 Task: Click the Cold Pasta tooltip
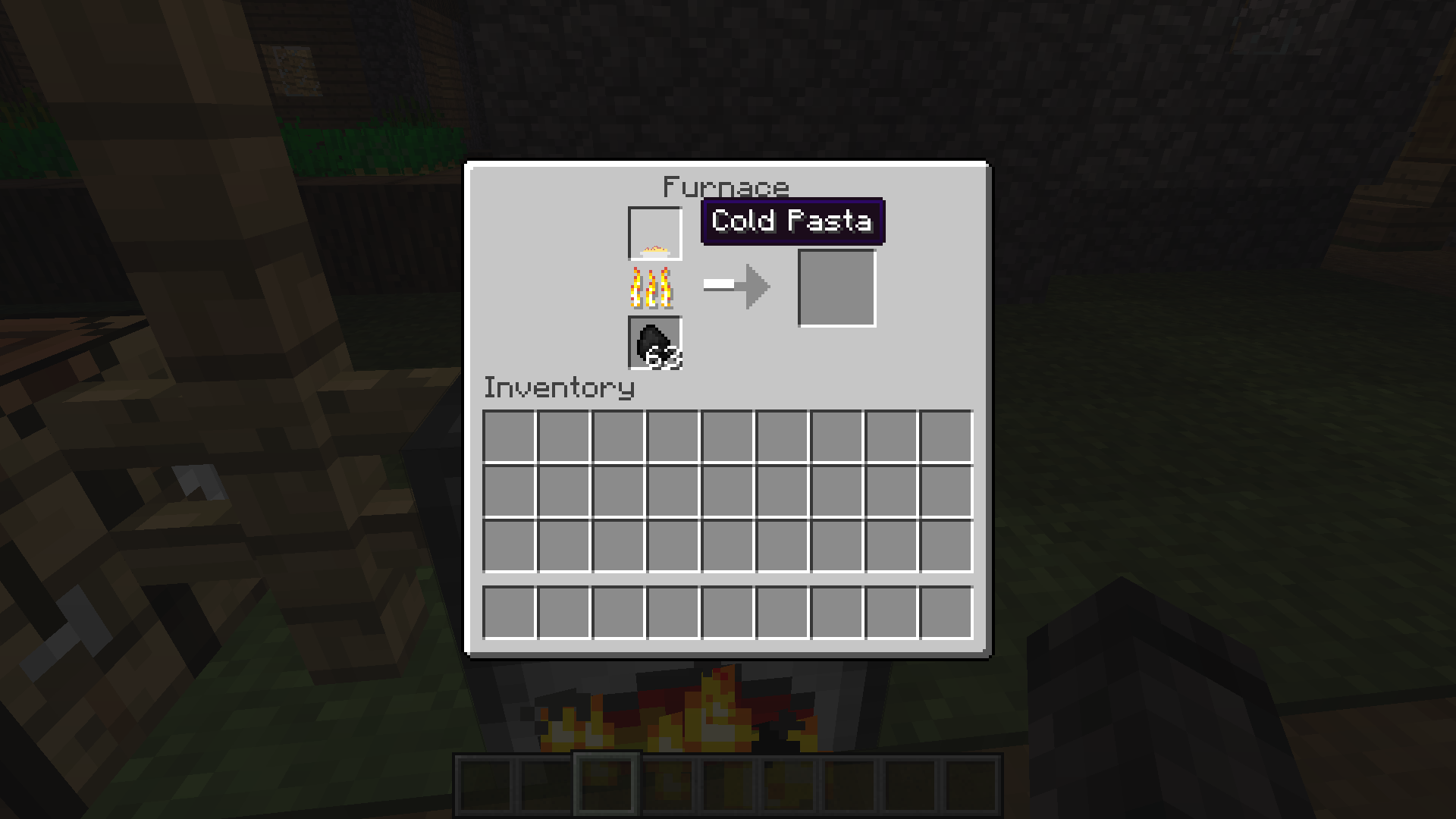792,221
